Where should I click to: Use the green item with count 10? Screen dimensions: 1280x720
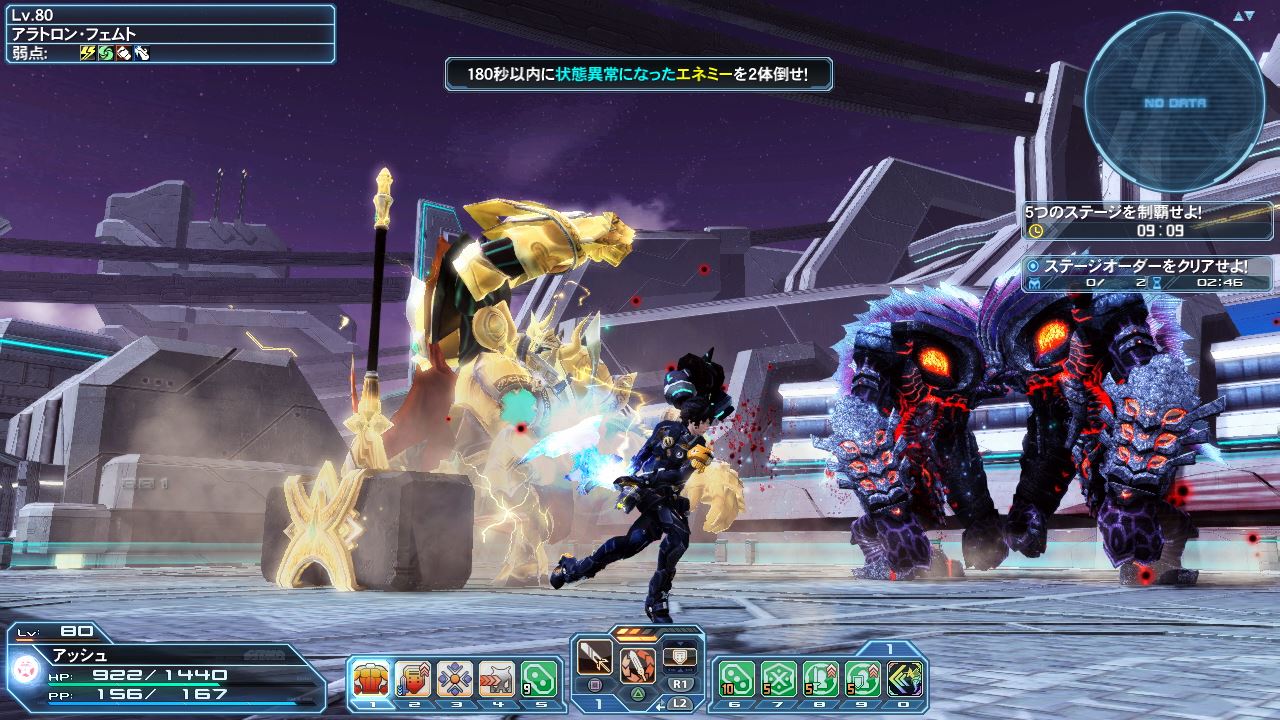coord(737,679)
